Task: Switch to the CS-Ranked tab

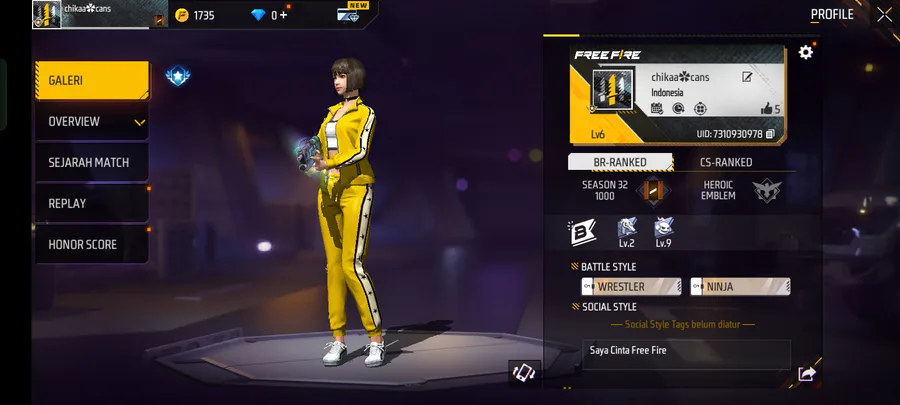Action: [726, 162]
